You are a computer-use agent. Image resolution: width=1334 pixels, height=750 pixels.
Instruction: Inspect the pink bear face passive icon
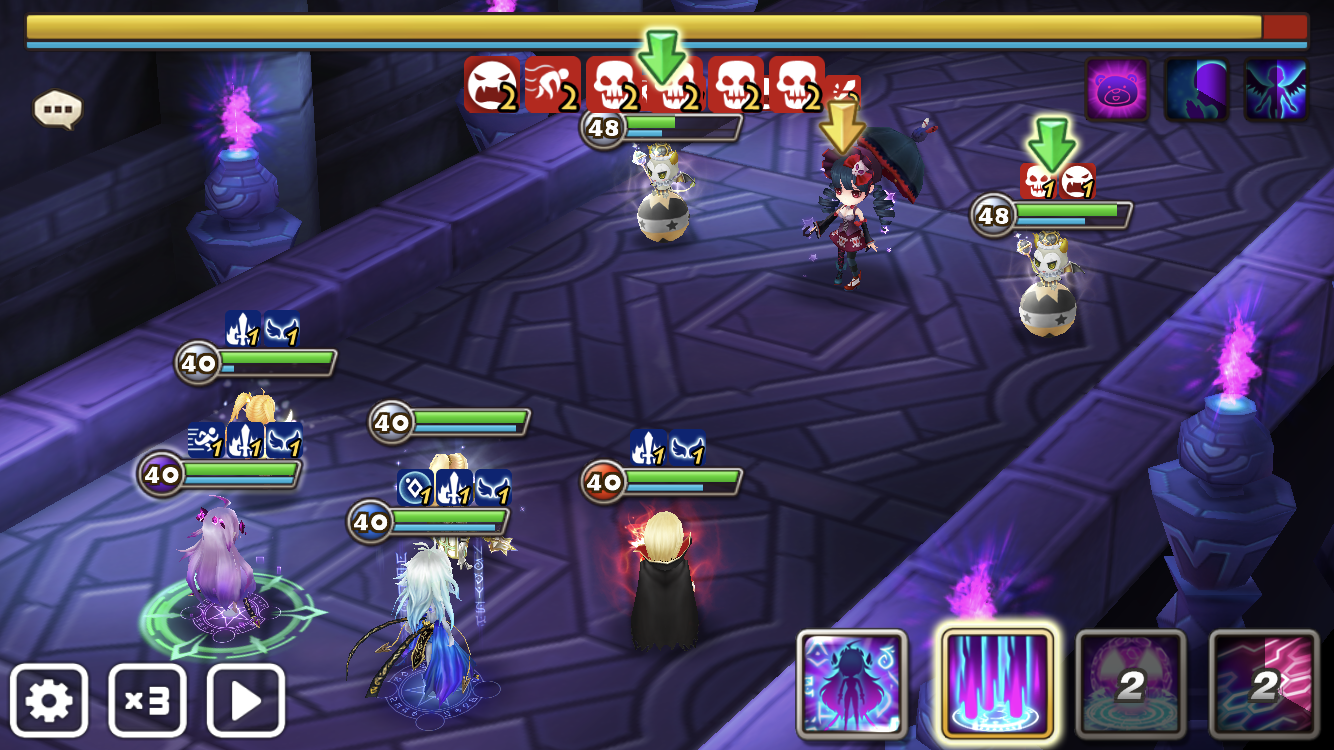[1117, 90]
